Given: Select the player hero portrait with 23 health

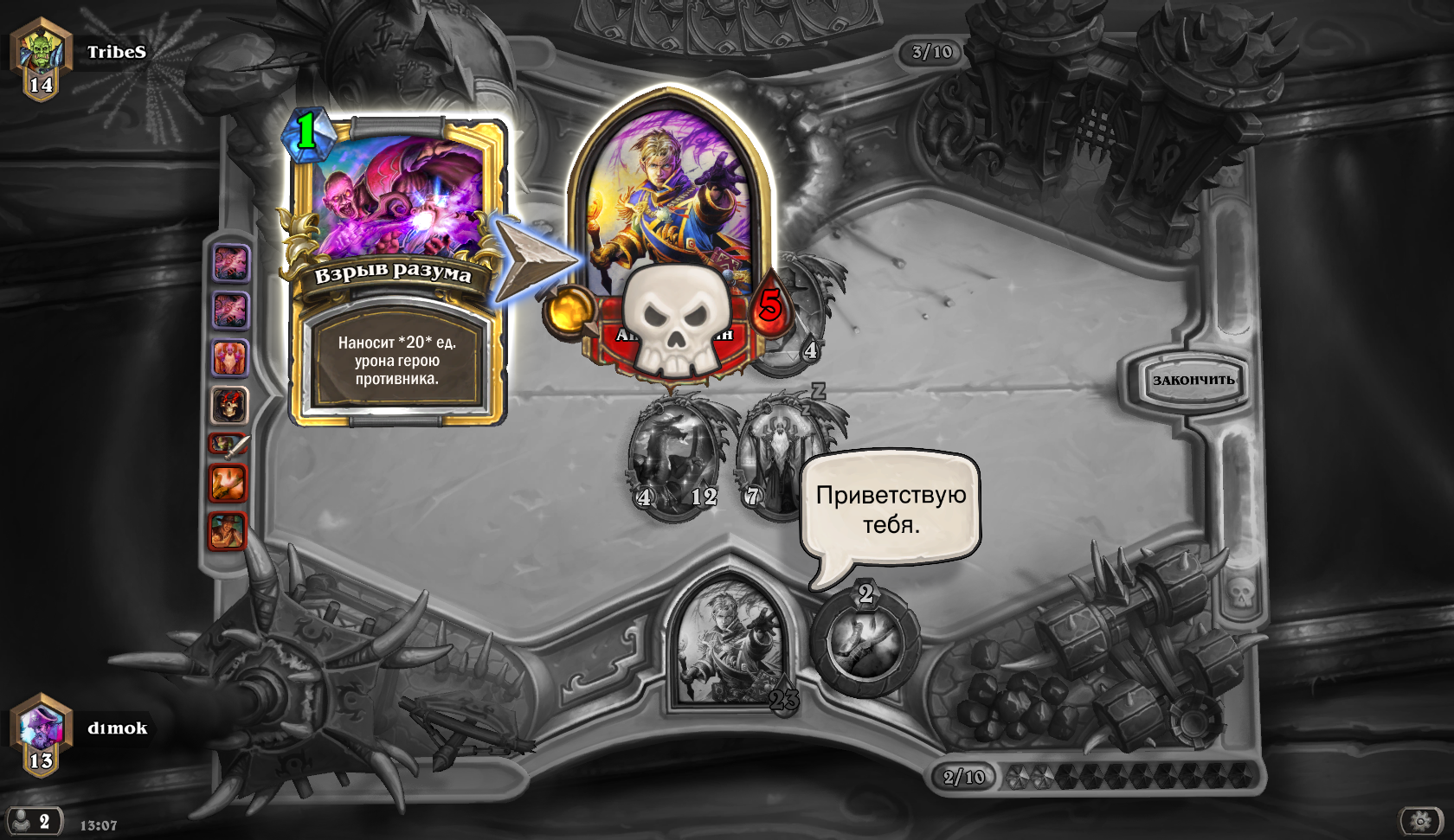Looking at the screenshot, I should pos(730,644).
